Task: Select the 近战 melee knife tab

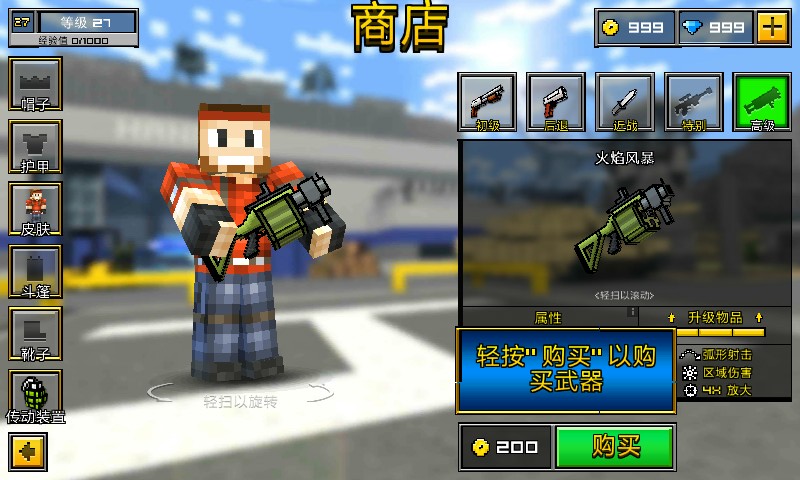Action: coord(625,102)
